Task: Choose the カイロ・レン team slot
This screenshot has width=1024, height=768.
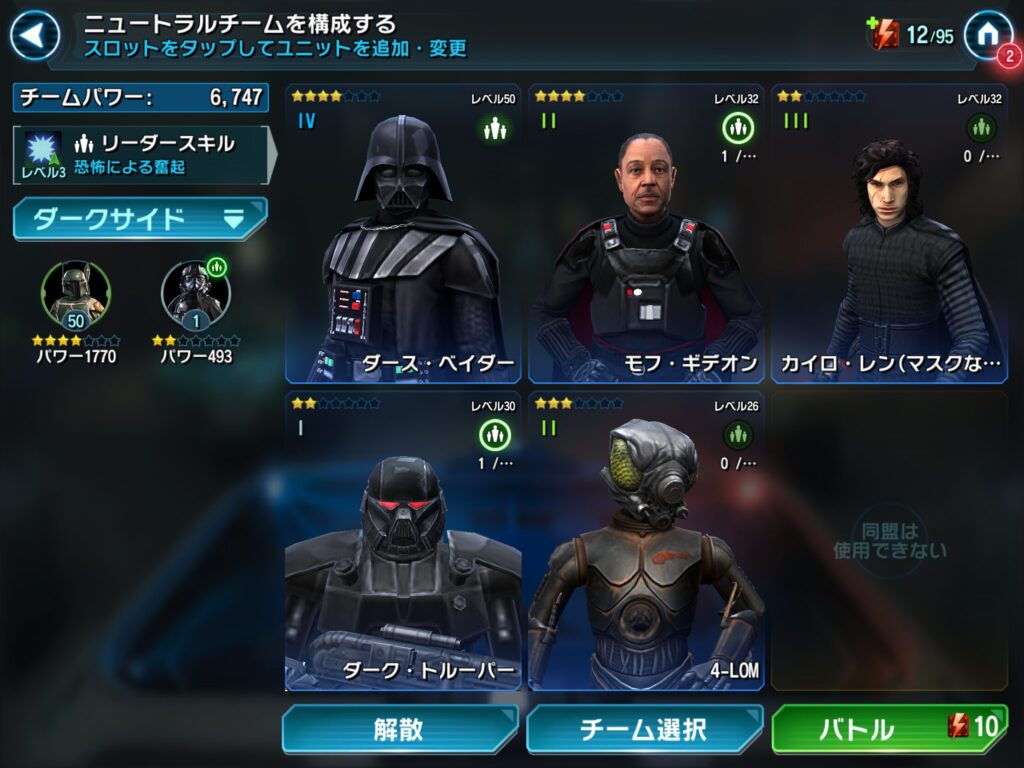Action: 889,235
